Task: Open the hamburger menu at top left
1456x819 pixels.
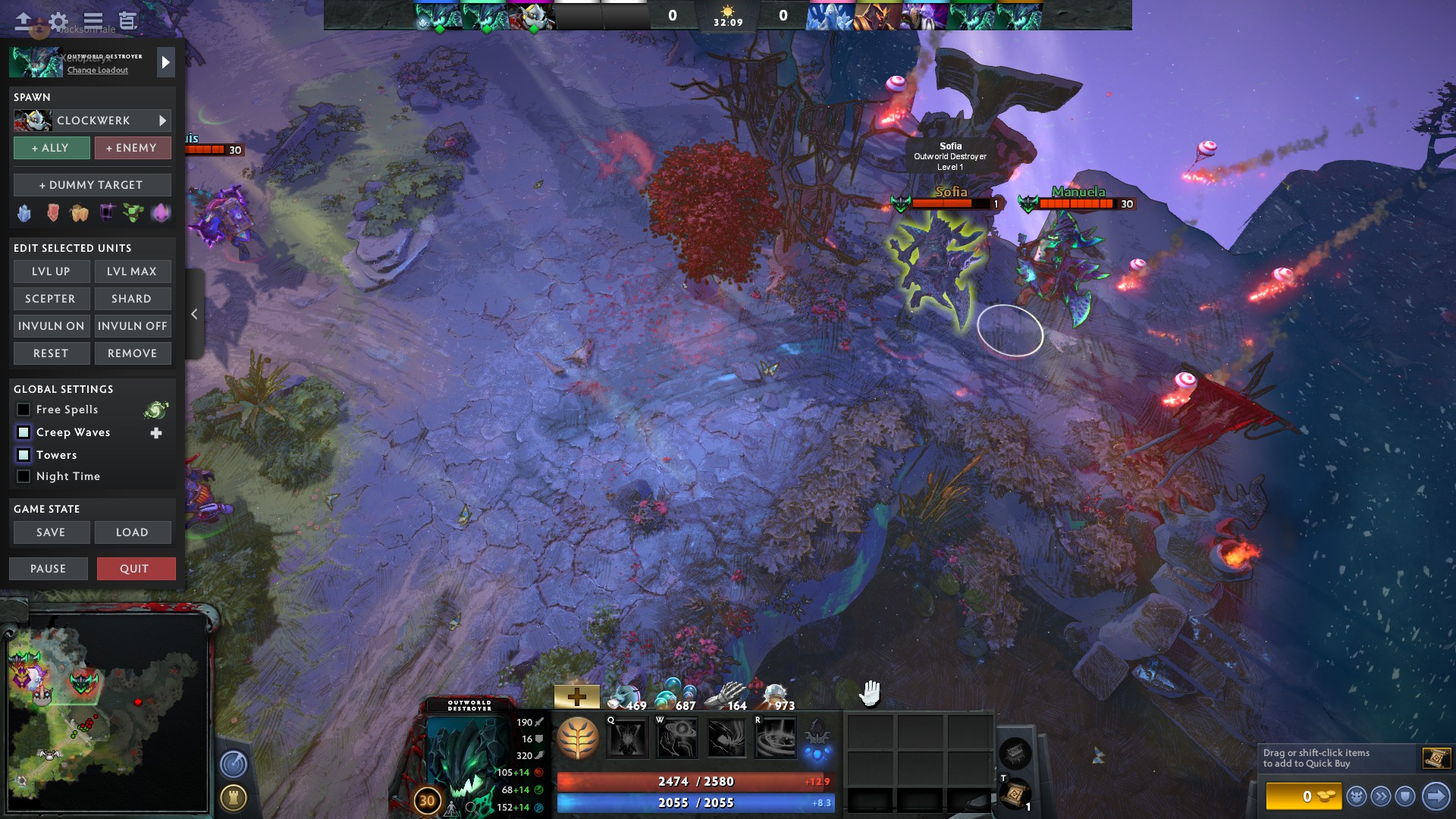Action: point(93,22)
